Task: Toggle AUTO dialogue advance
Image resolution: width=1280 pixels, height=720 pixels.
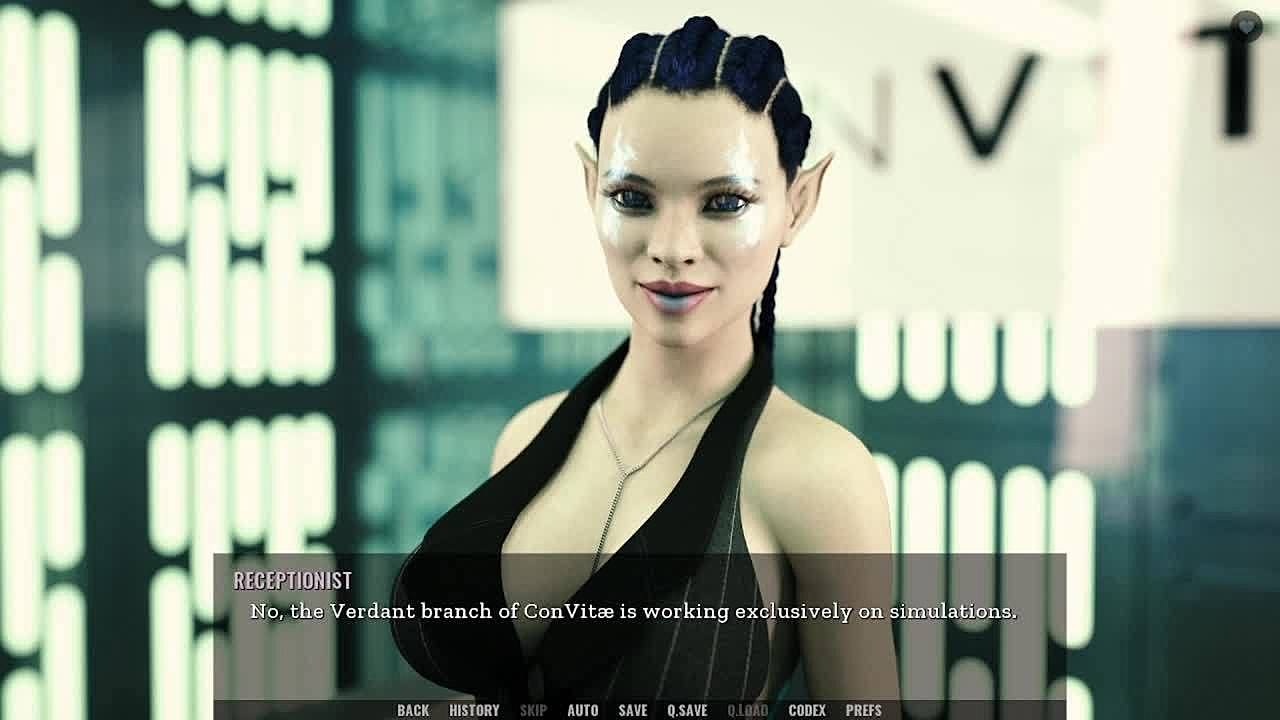Action: coord(583,710)
